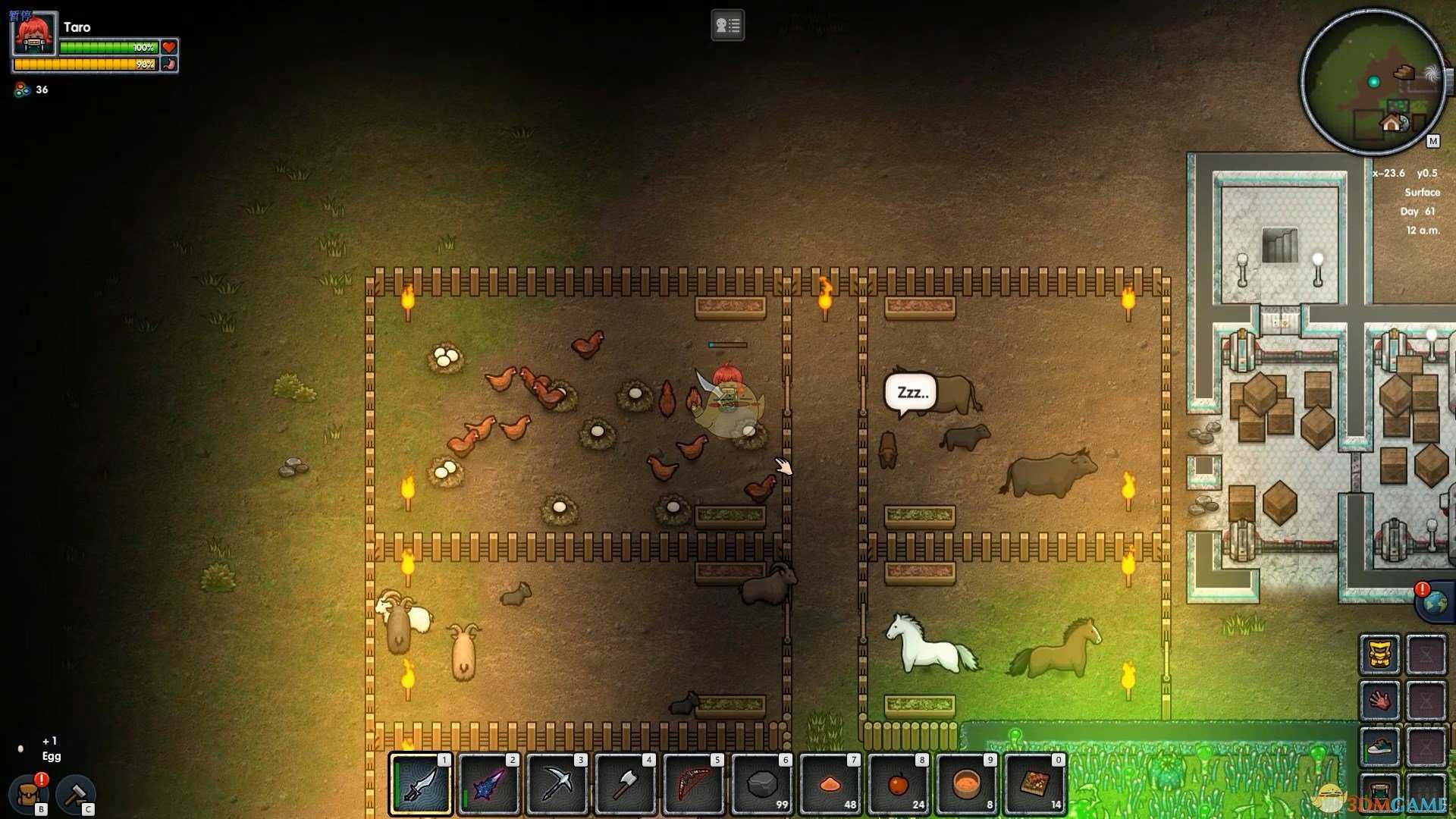Select the sneaker boots equipment slot

[x=1379, y=747]
